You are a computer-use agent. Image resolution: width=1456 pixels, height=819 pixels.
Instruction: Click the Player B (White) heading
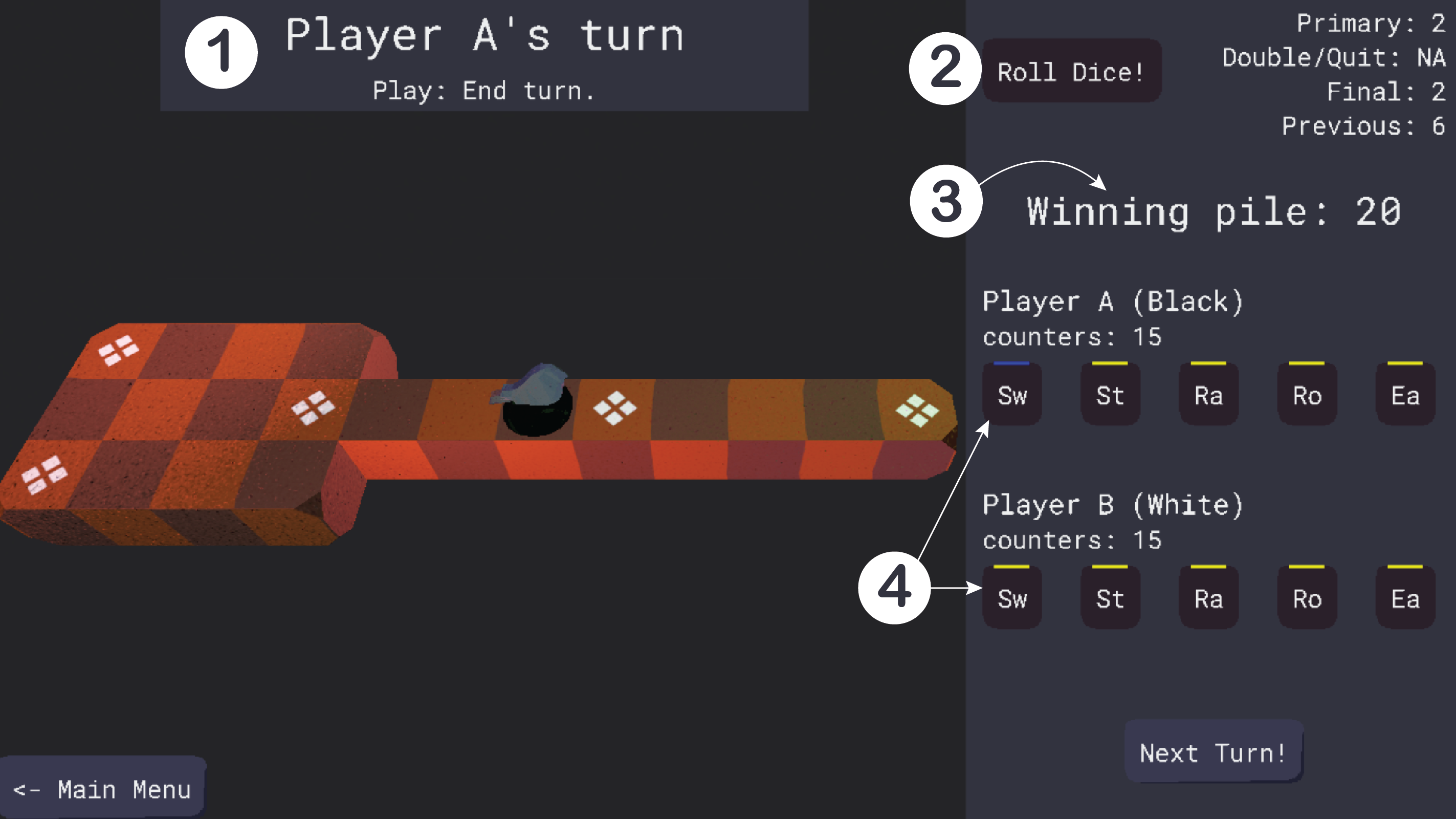point(1112,505)
